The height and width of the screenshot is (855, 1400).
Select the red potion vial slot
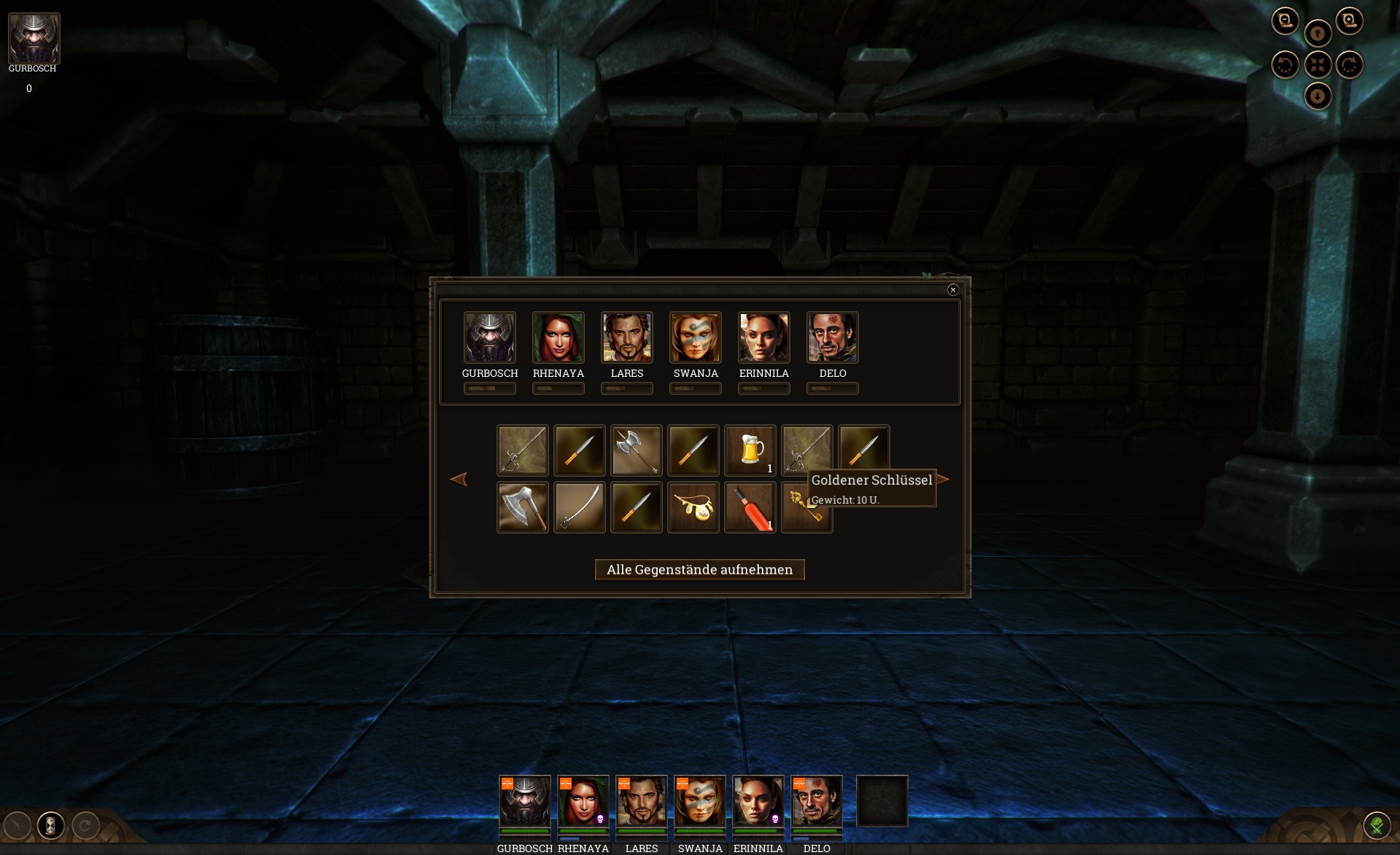click(x=750, y=507)
